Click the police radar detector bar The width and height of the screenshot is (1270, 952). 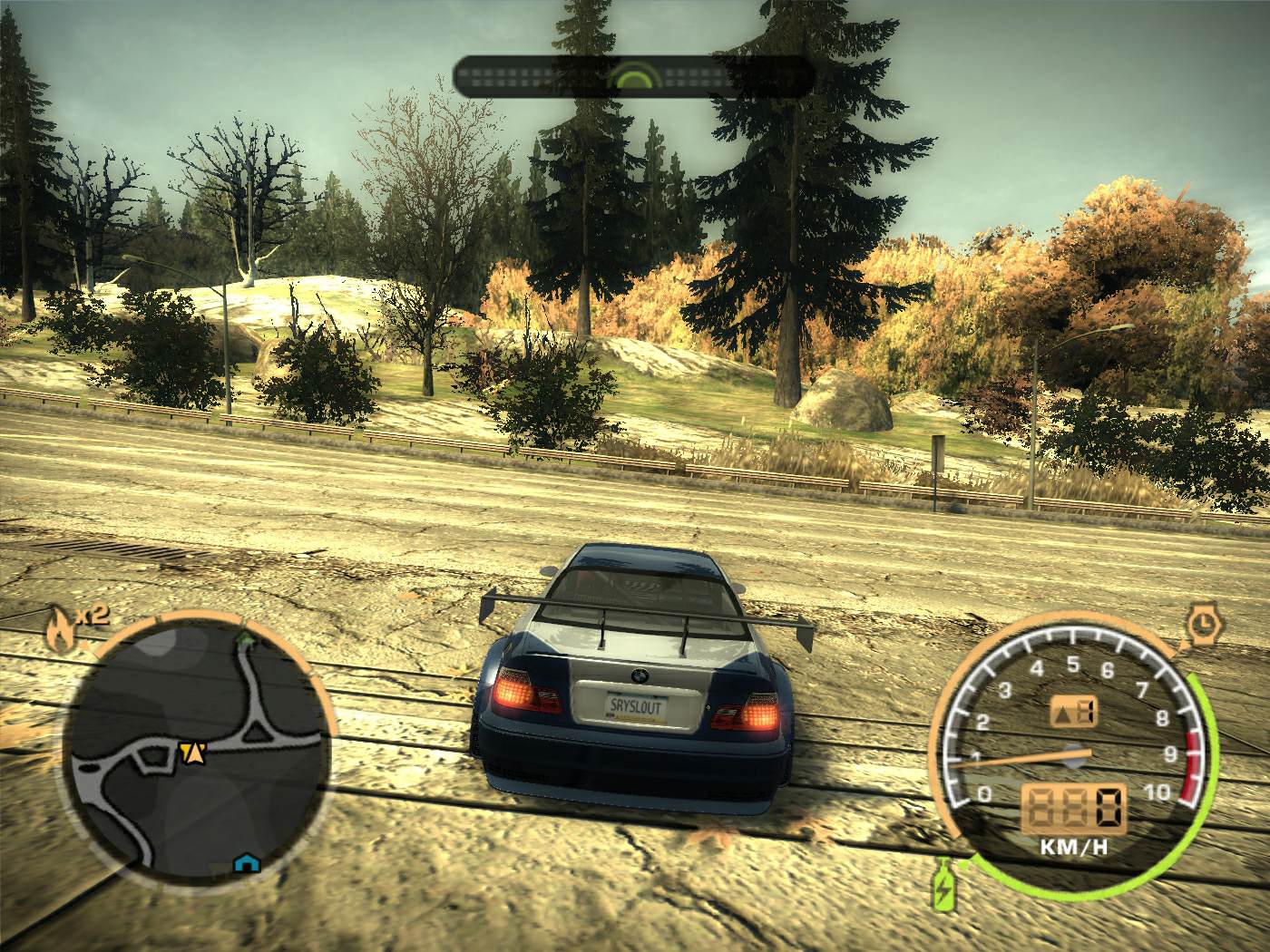tap(632, 76)
